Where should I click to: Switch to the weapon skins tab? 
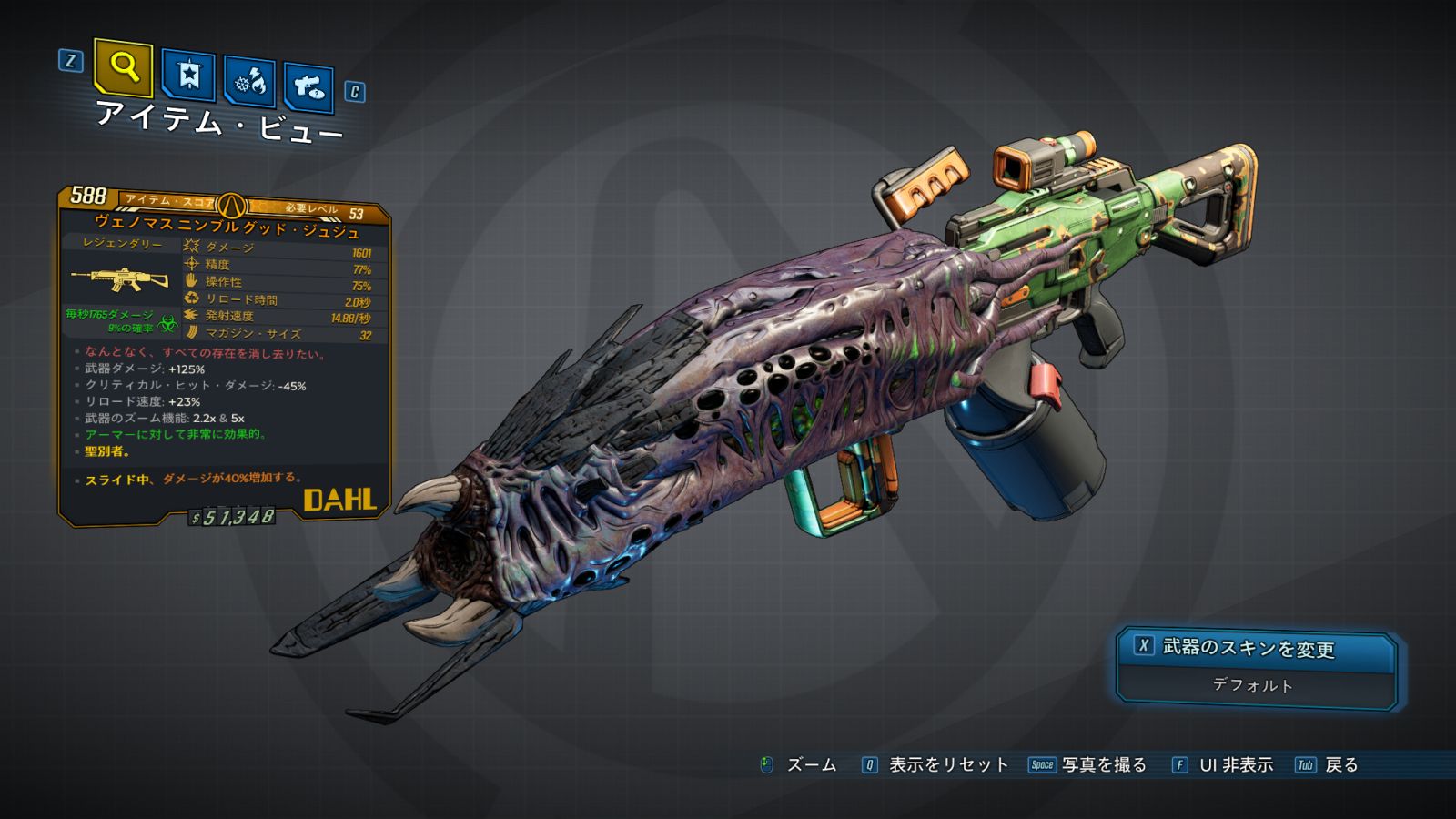(308, 88)
